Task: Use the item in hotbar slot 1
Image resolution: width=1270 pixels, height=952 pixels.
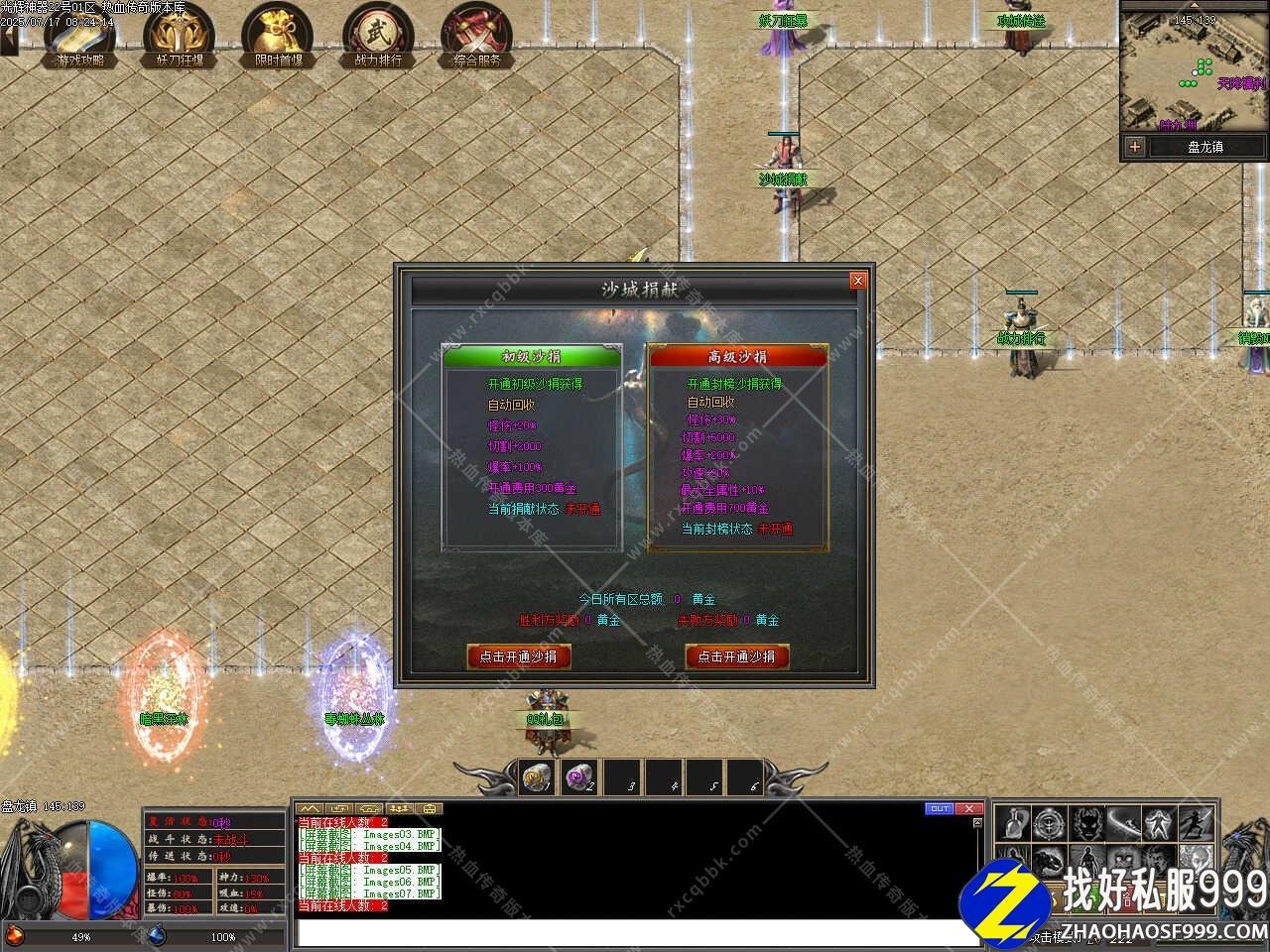Action: click(538, 779)
